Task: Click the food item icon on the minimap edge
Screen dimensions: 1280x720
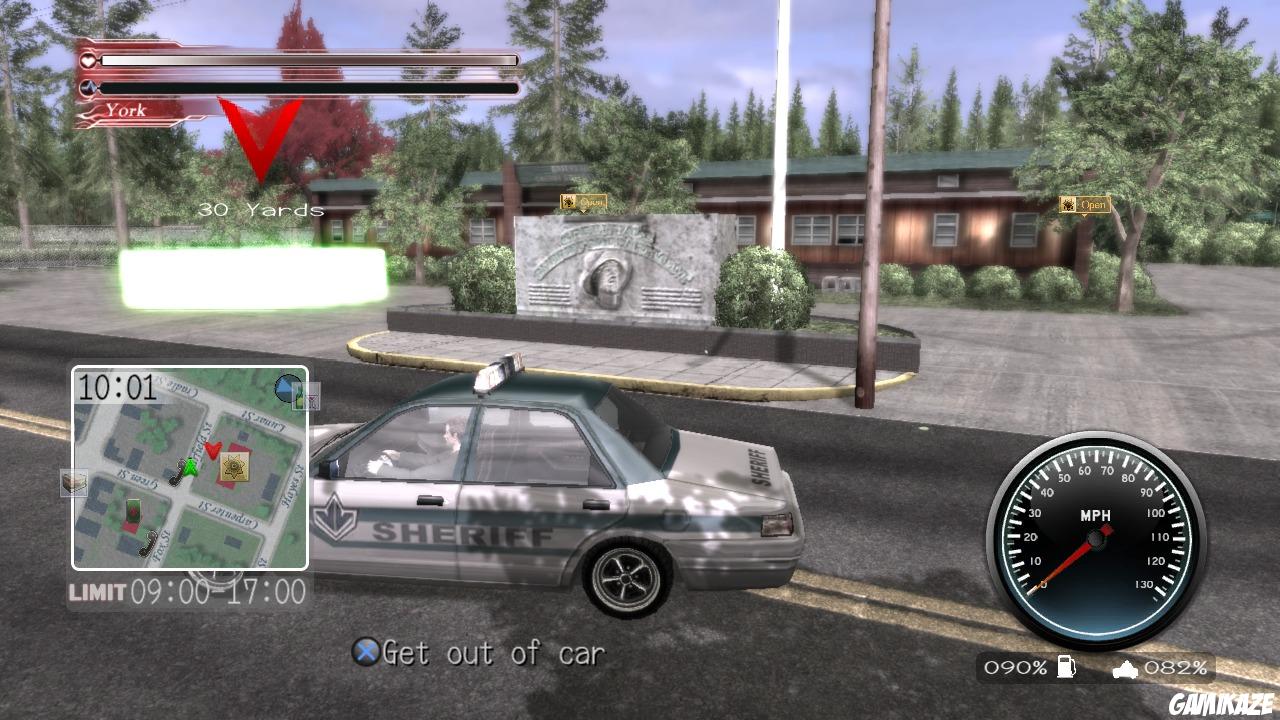Action: [x=73, y=479]
